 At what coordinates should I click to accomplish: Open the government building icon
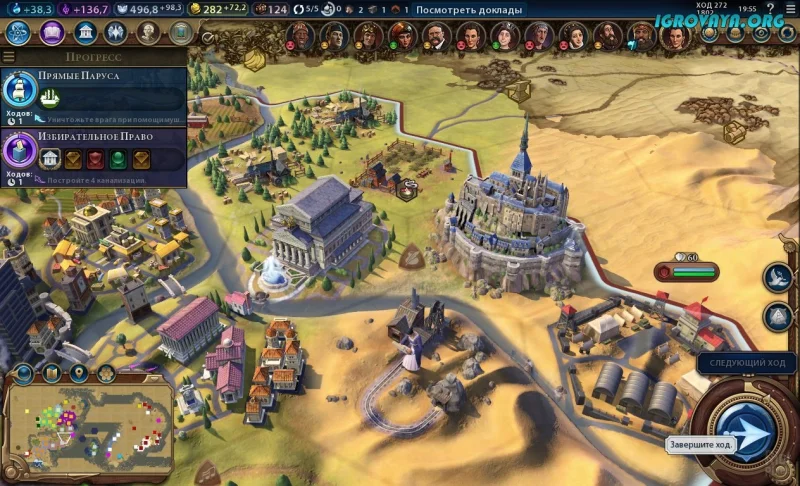click(85, 33)
